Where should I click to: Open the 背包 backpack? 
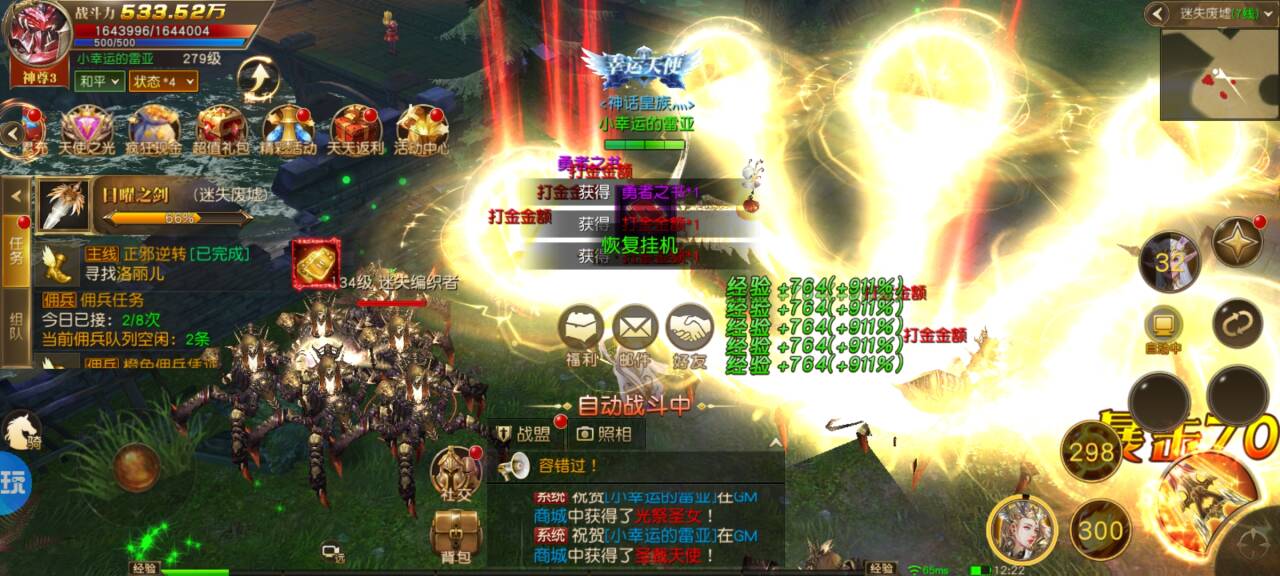tap(456, 533)
